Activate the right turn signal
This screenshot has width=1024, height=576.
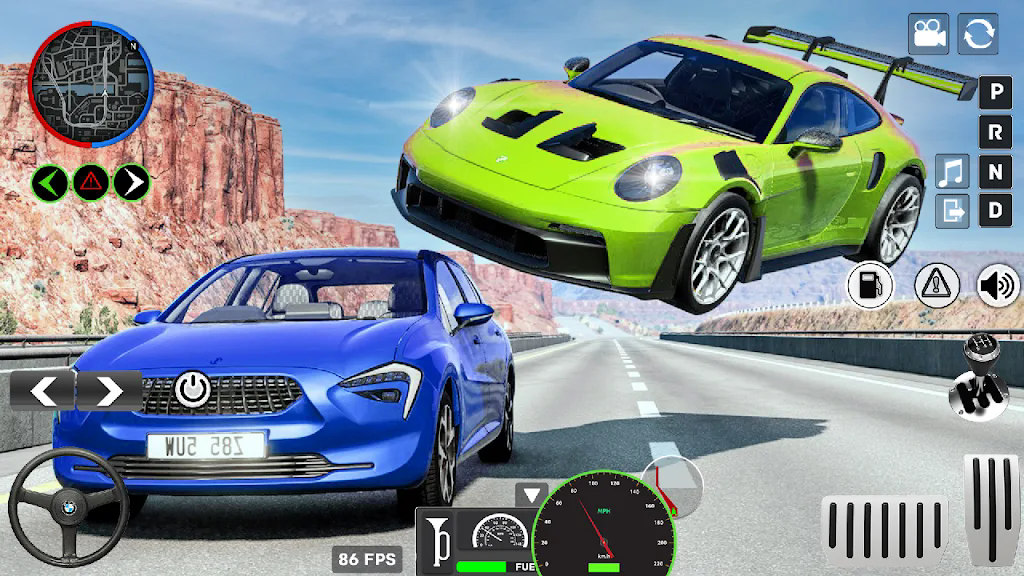pos(131,182)
